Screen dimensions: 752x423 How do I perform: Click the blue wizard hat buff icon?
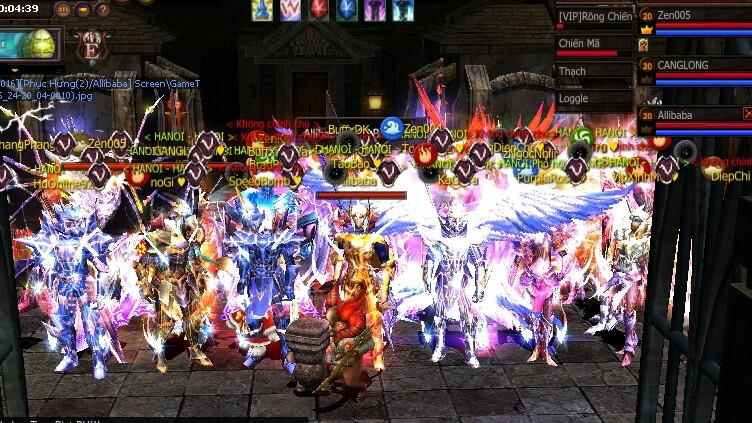click(262, 10)
